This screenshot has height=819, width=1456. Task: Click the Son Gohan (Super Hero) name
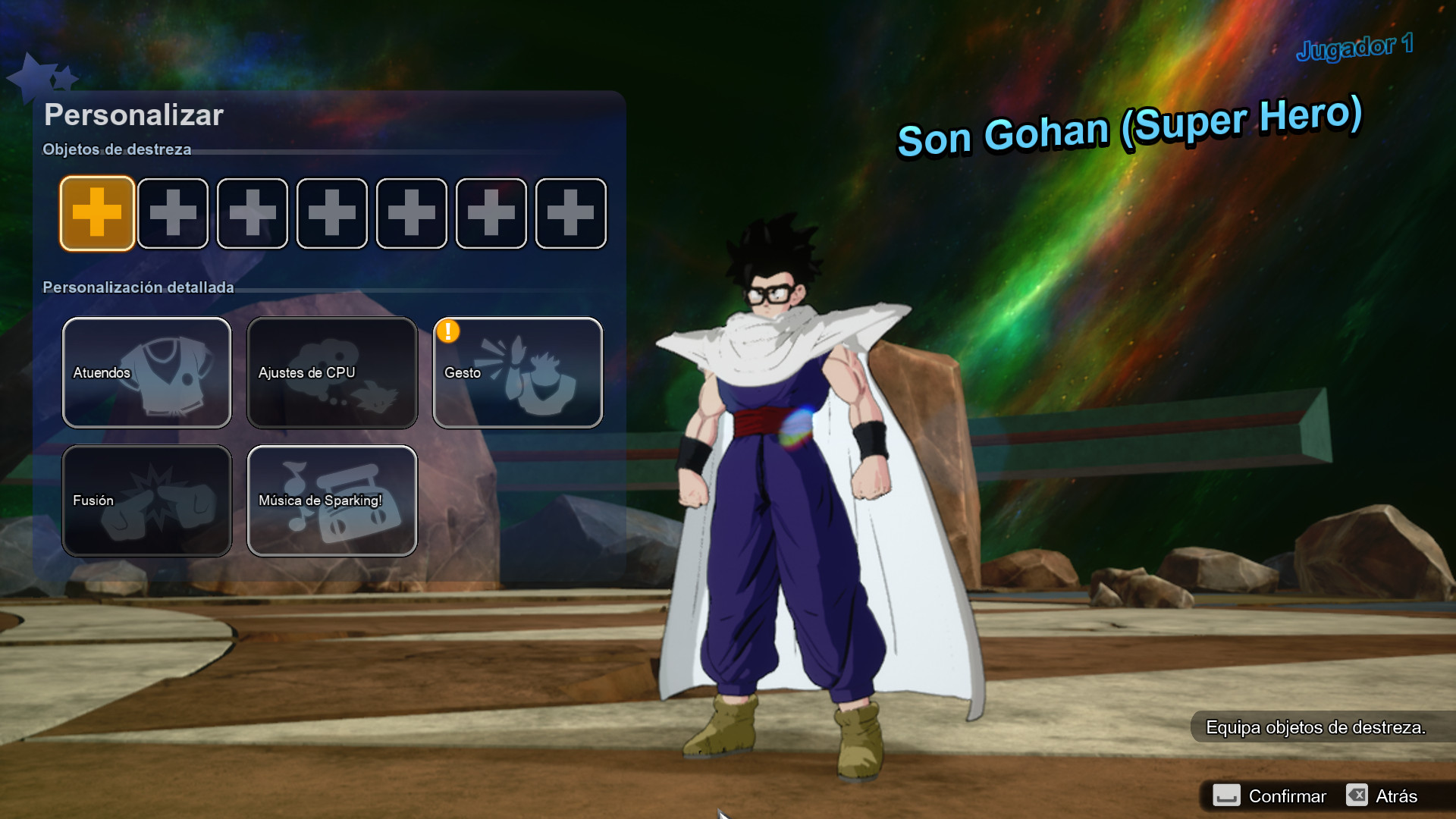tap(1130, 129)
